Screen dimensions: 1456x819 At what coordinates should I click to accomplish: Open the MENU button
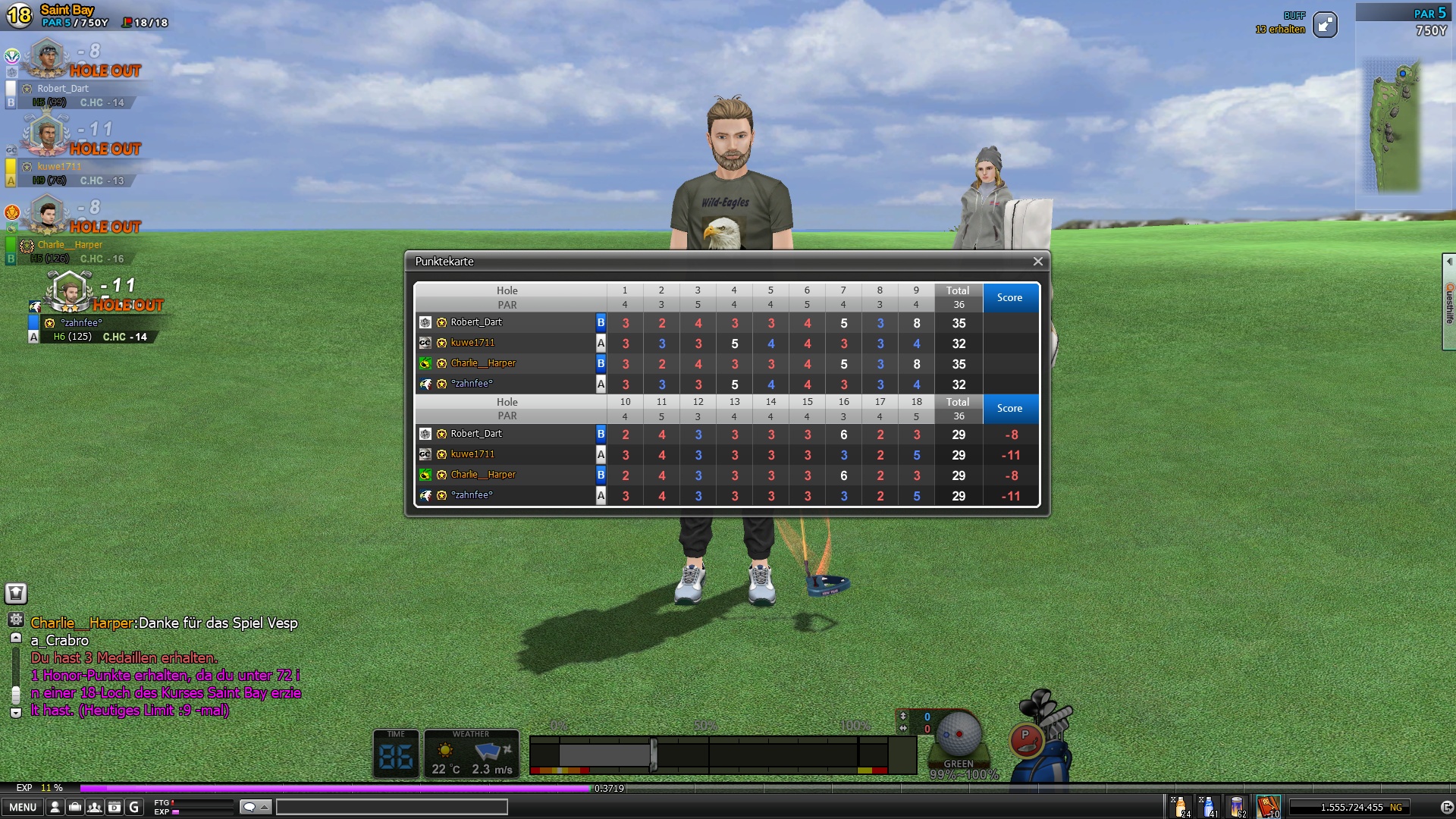click(23, 807)
